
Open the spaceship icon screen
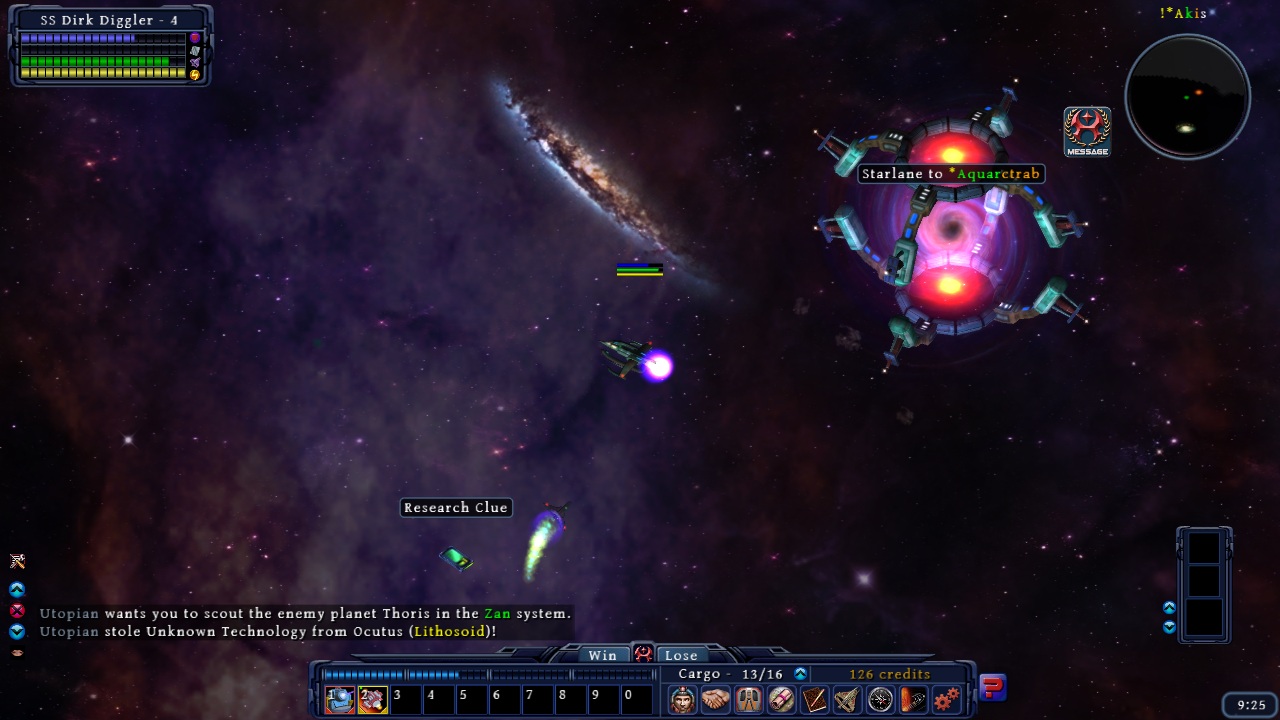pos(847,699)
